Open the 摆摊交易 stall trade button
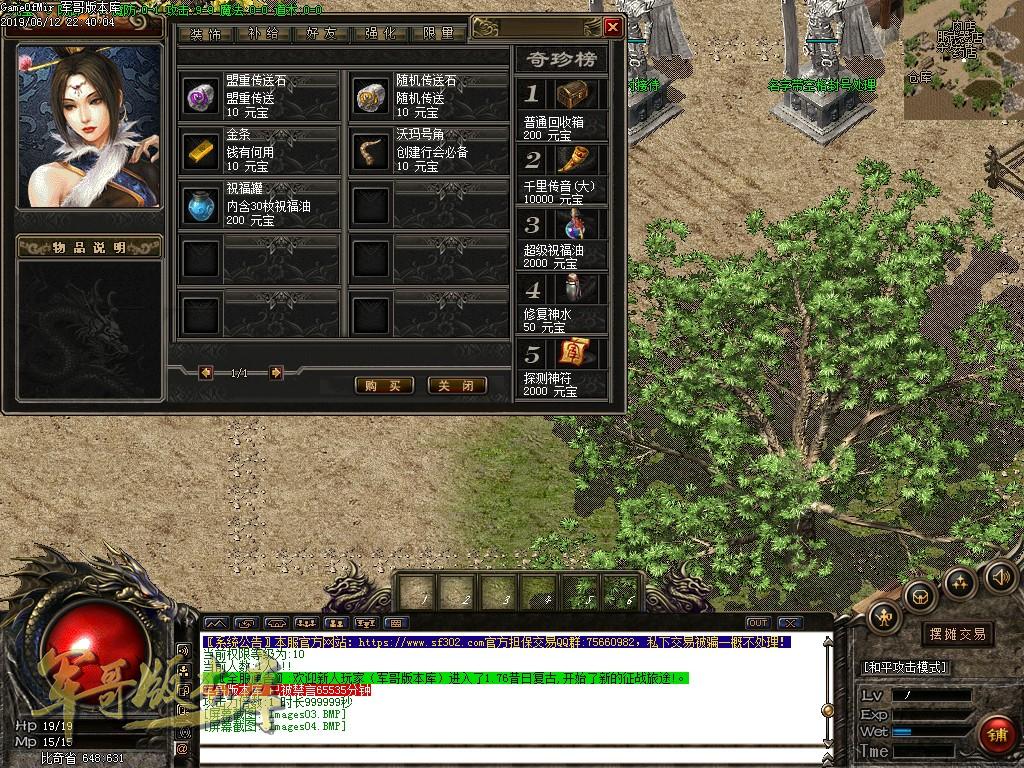This screenshot has height=768, width=1024. tap(957, 634)
